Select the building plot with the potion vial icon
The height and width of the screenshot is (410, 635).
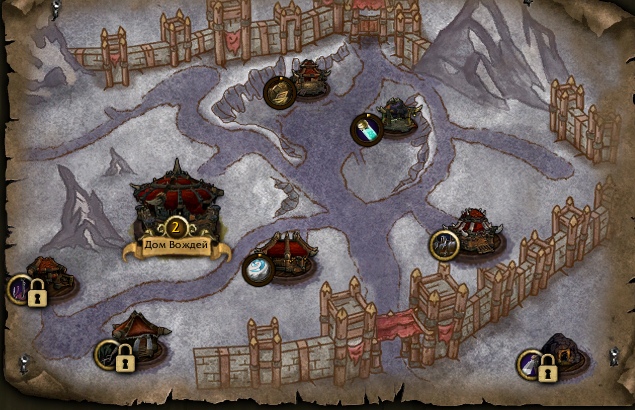pyautogui.click(x=365, y=128)
